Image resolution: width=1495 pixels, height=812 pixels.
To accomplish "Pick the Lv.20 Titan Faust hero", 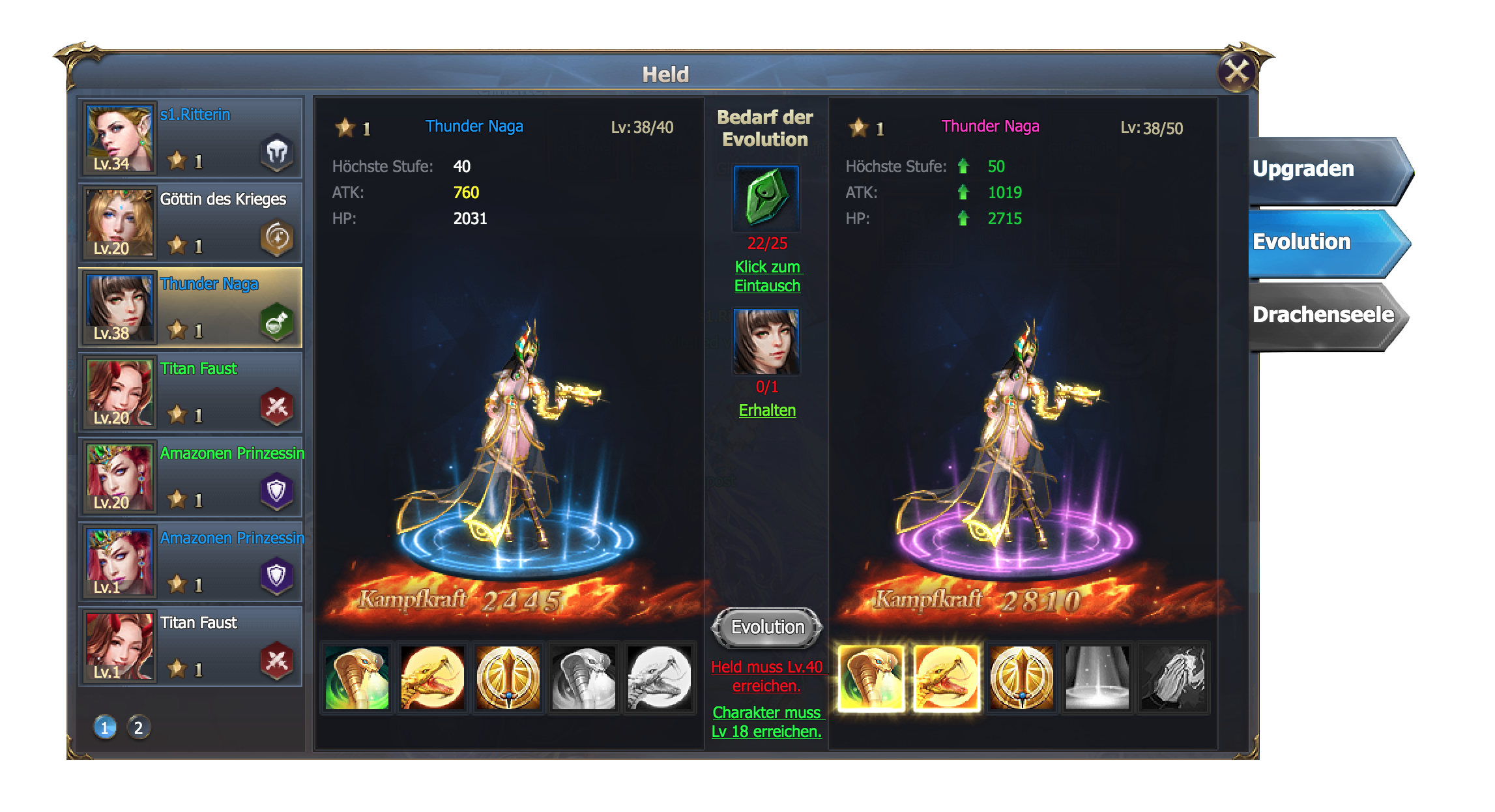I will click(x=190, y=392).
